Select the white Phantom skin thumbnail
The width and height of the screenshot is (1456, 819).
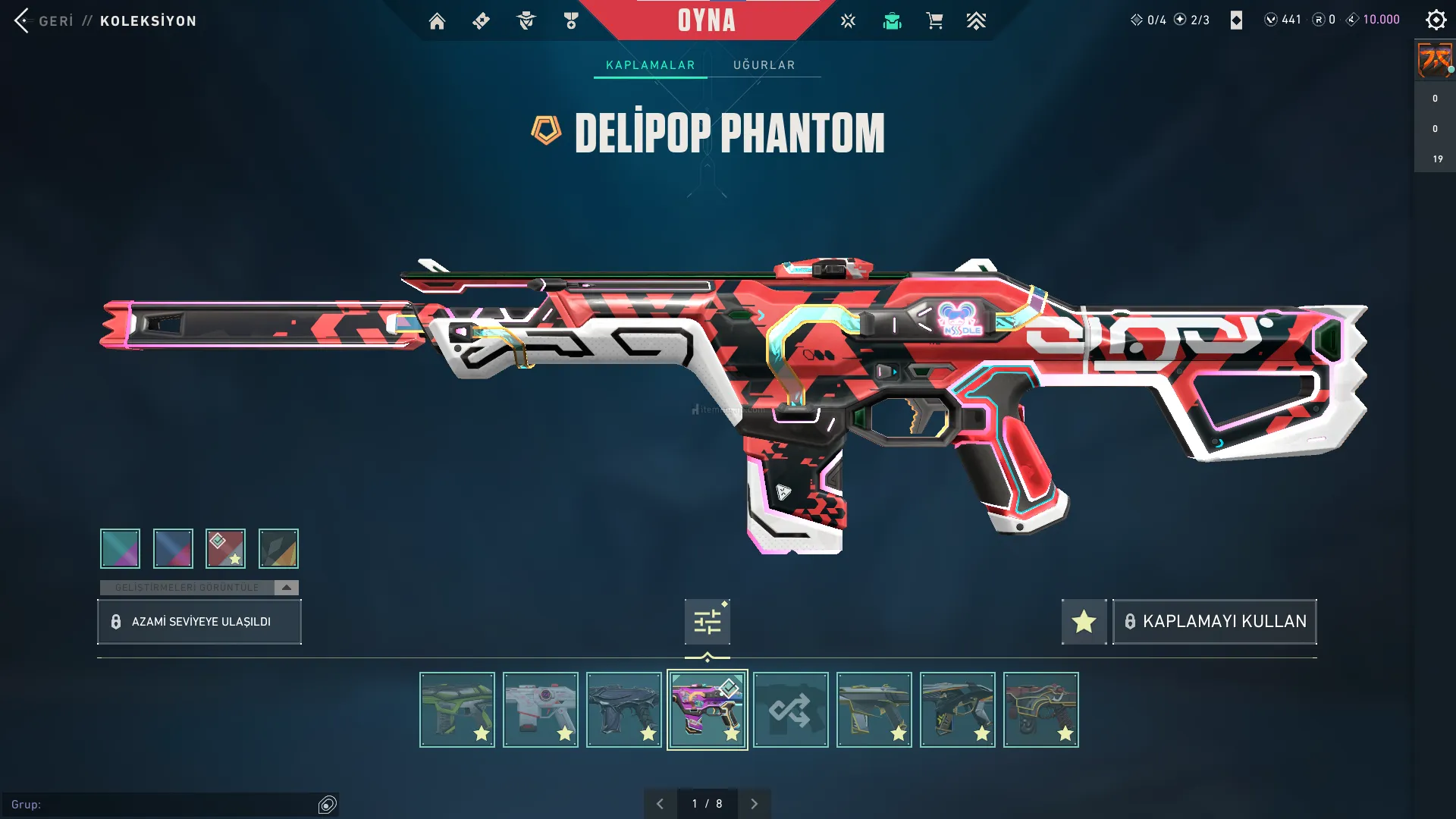540,710
